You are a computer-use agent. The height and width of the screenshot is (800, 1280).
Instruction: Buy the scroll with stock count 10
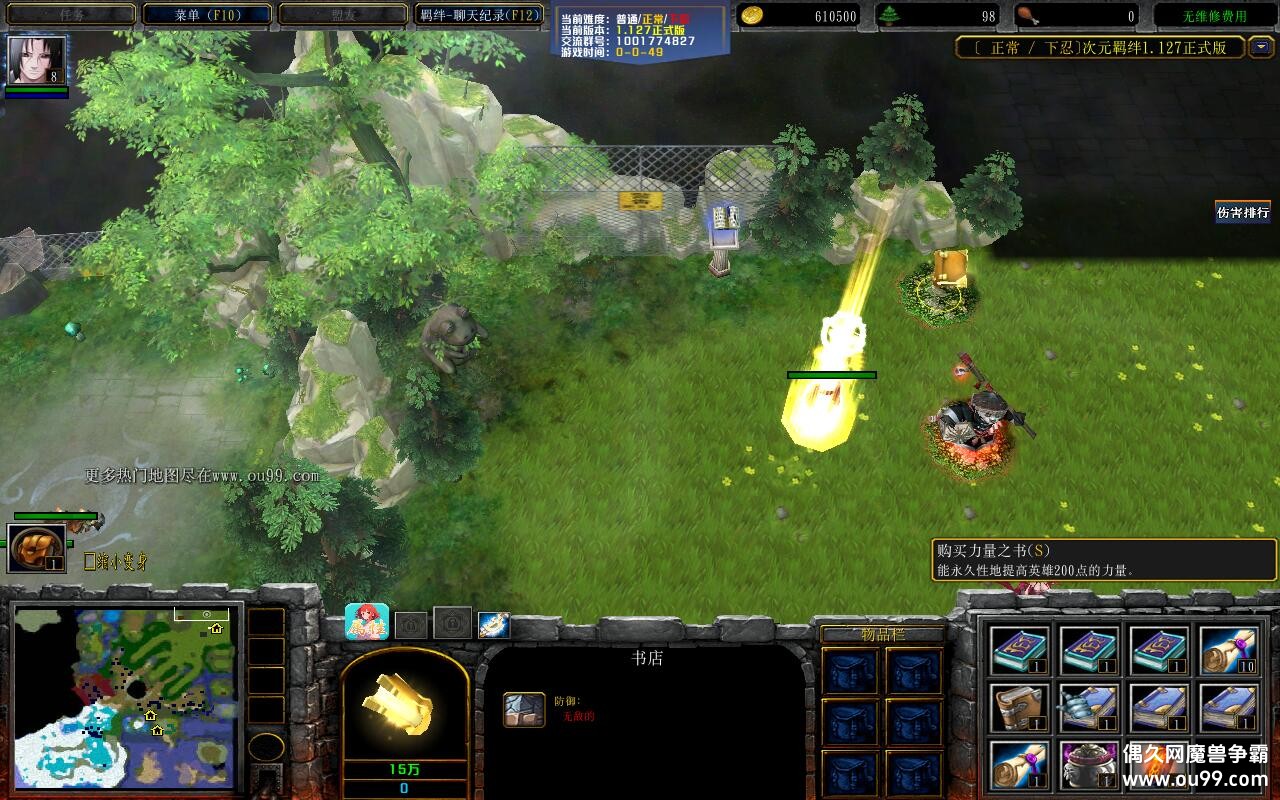pyautogui.click(x=1228, y=651)
